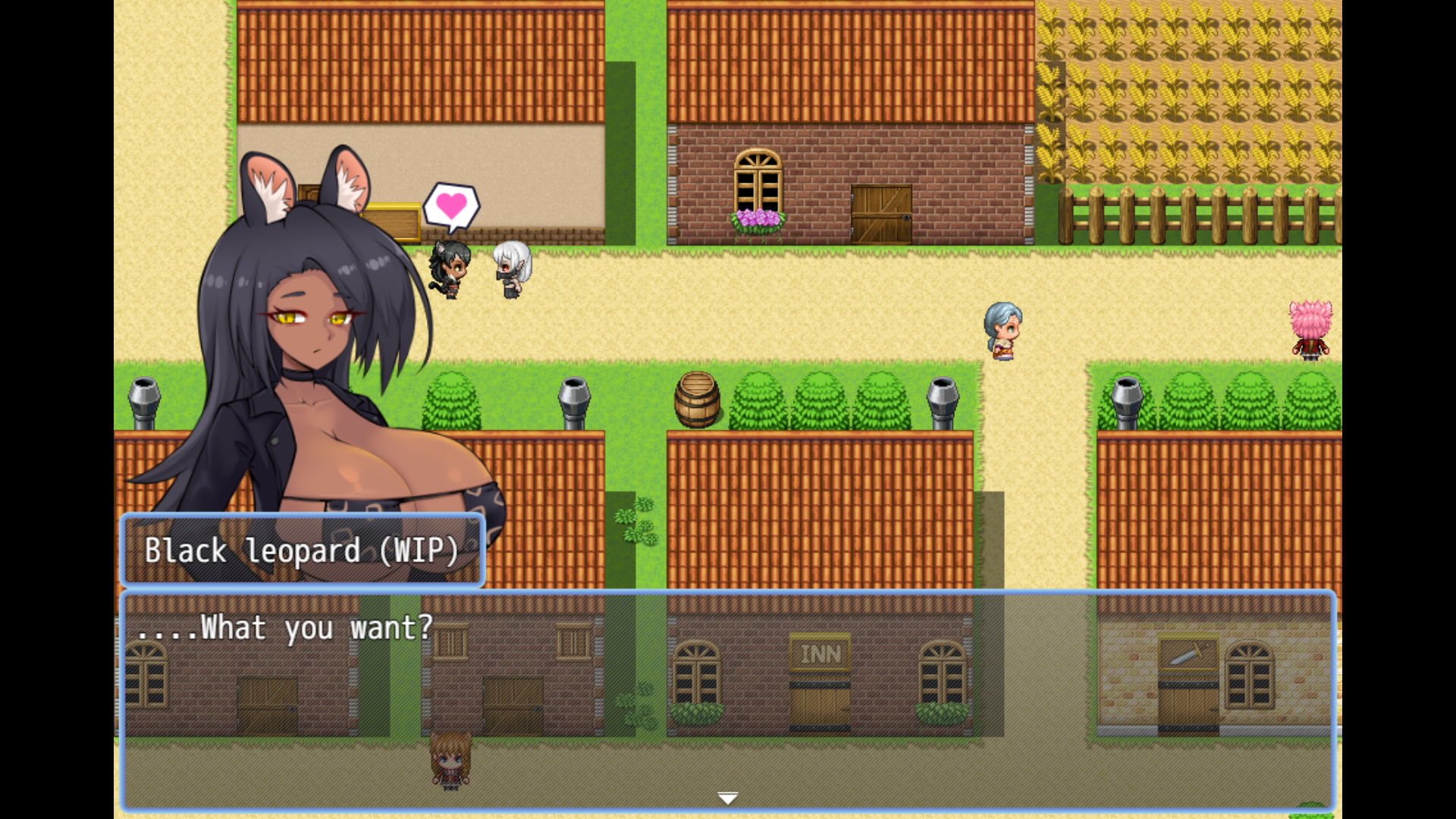
Task: Click the dialogue text What you want?
Action: 287,628
